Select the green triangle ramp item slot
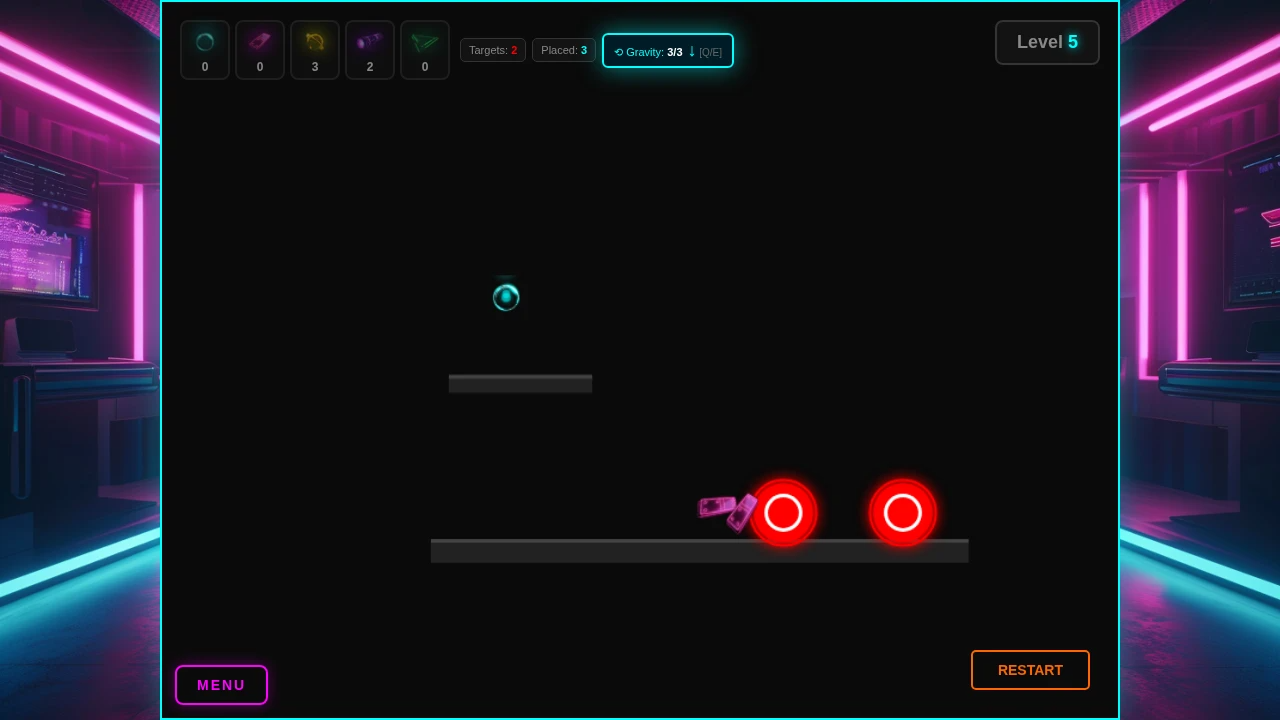 [425, 50]
